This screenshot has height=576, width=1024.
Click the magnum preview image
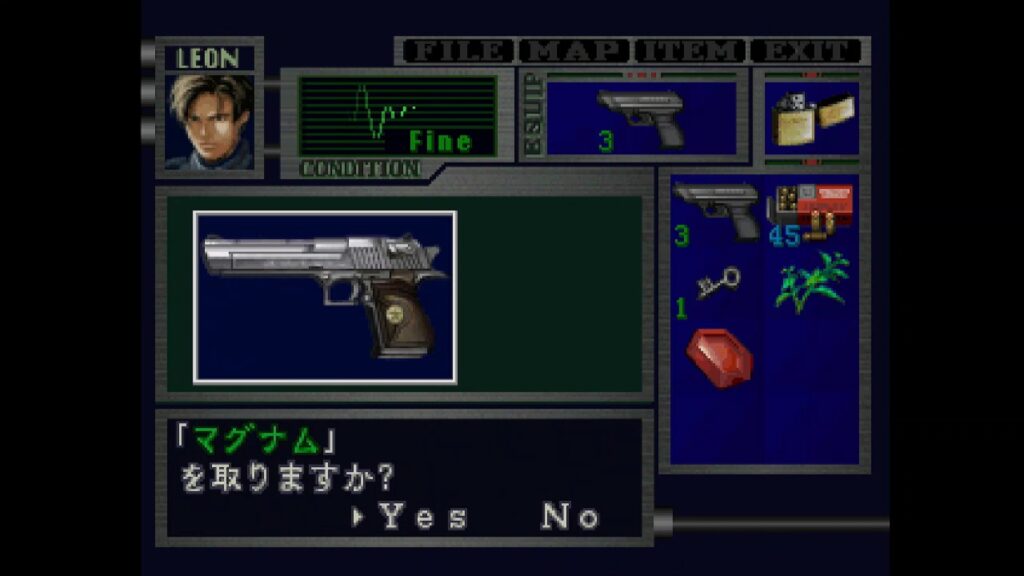pyautogui.click(x=325, y=297)
